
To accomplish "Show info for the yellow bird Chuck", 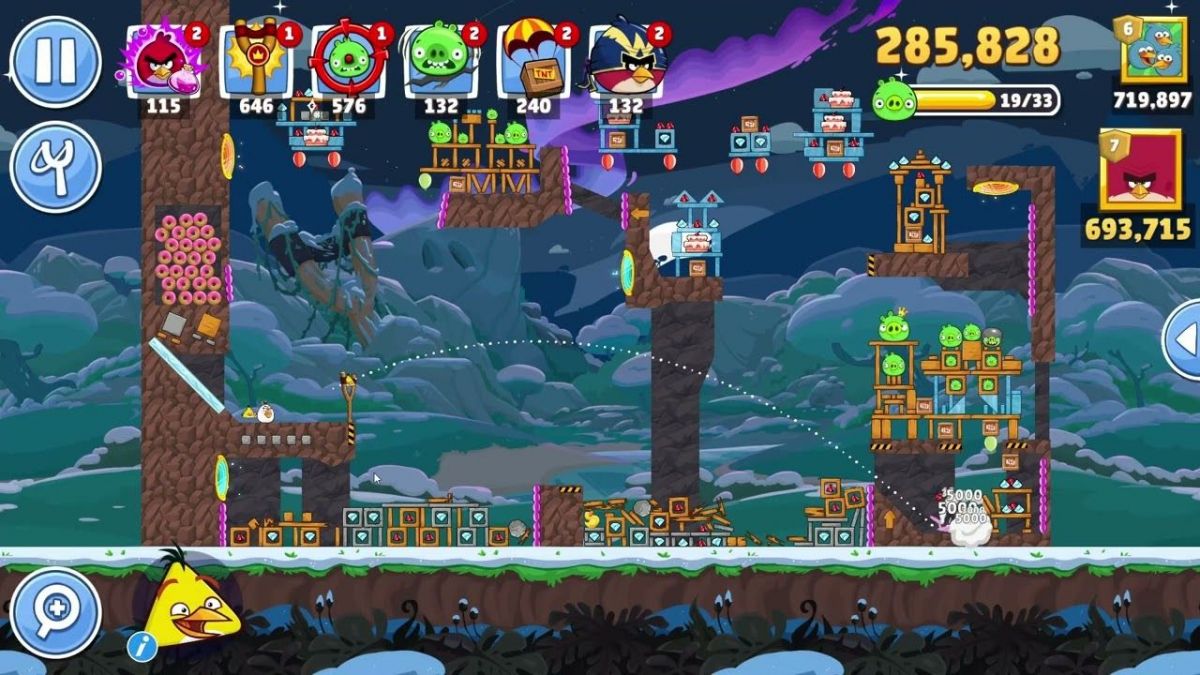I will pyautogui.click(x=142, y=647).
